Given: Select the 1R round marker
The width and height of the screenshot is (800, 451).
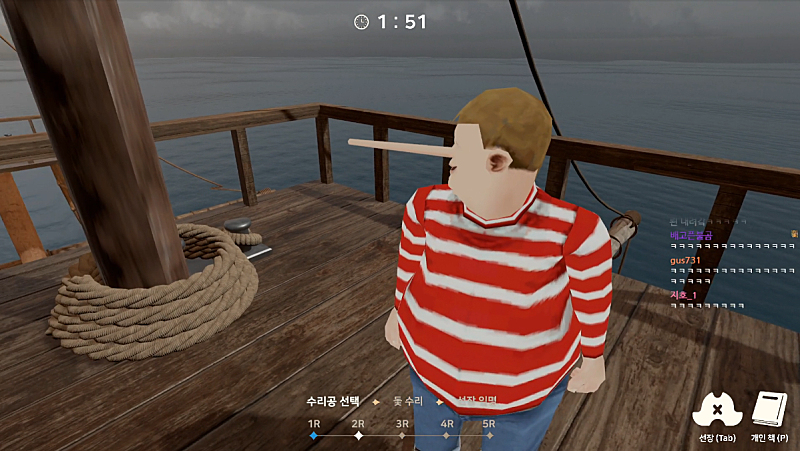Looking at the screenshot, I should pyautogui.click(x=314, y=436).
